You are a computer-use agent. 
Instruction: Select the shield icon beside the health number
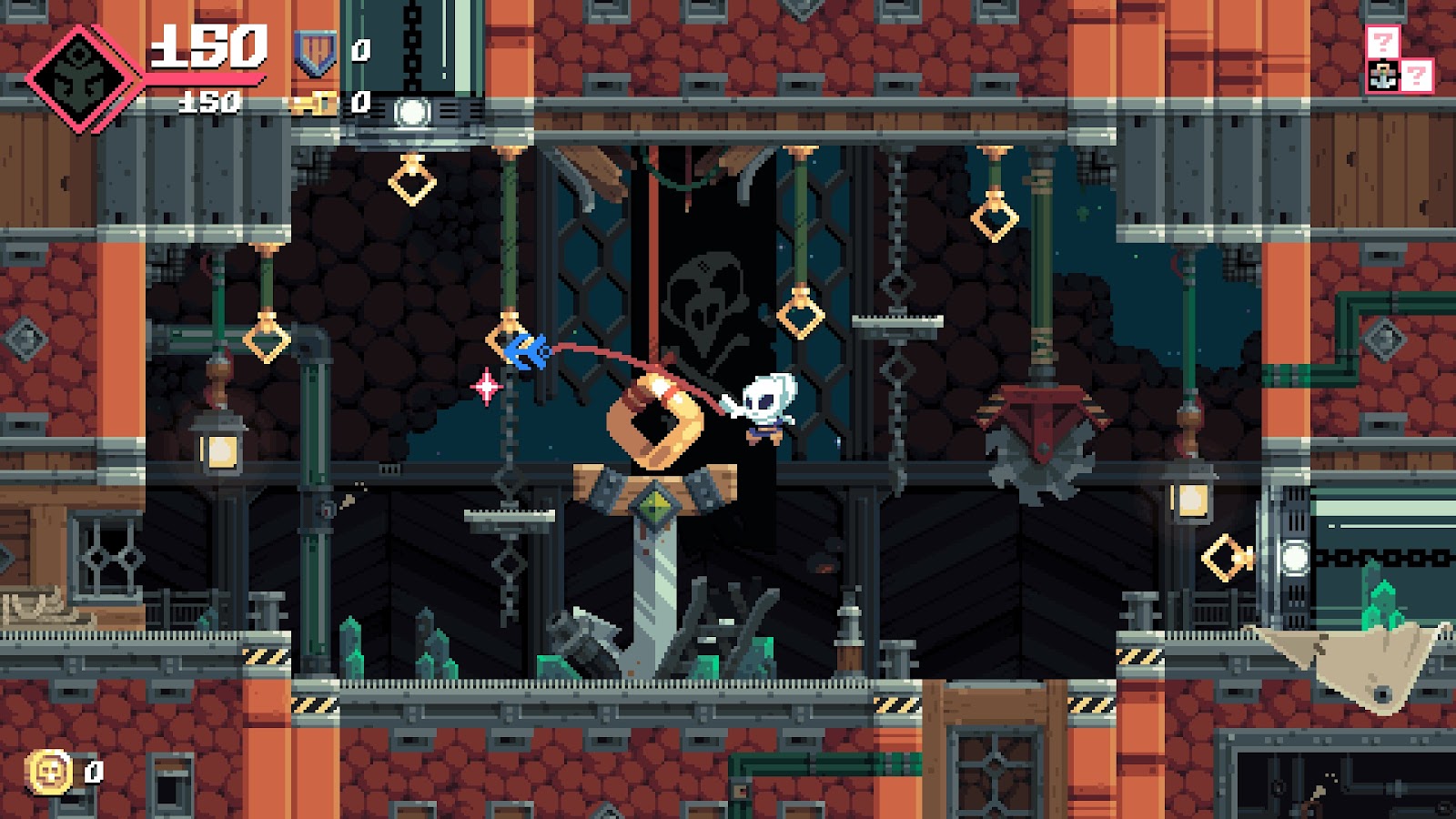pyautogui.click(x=315, y=53)
